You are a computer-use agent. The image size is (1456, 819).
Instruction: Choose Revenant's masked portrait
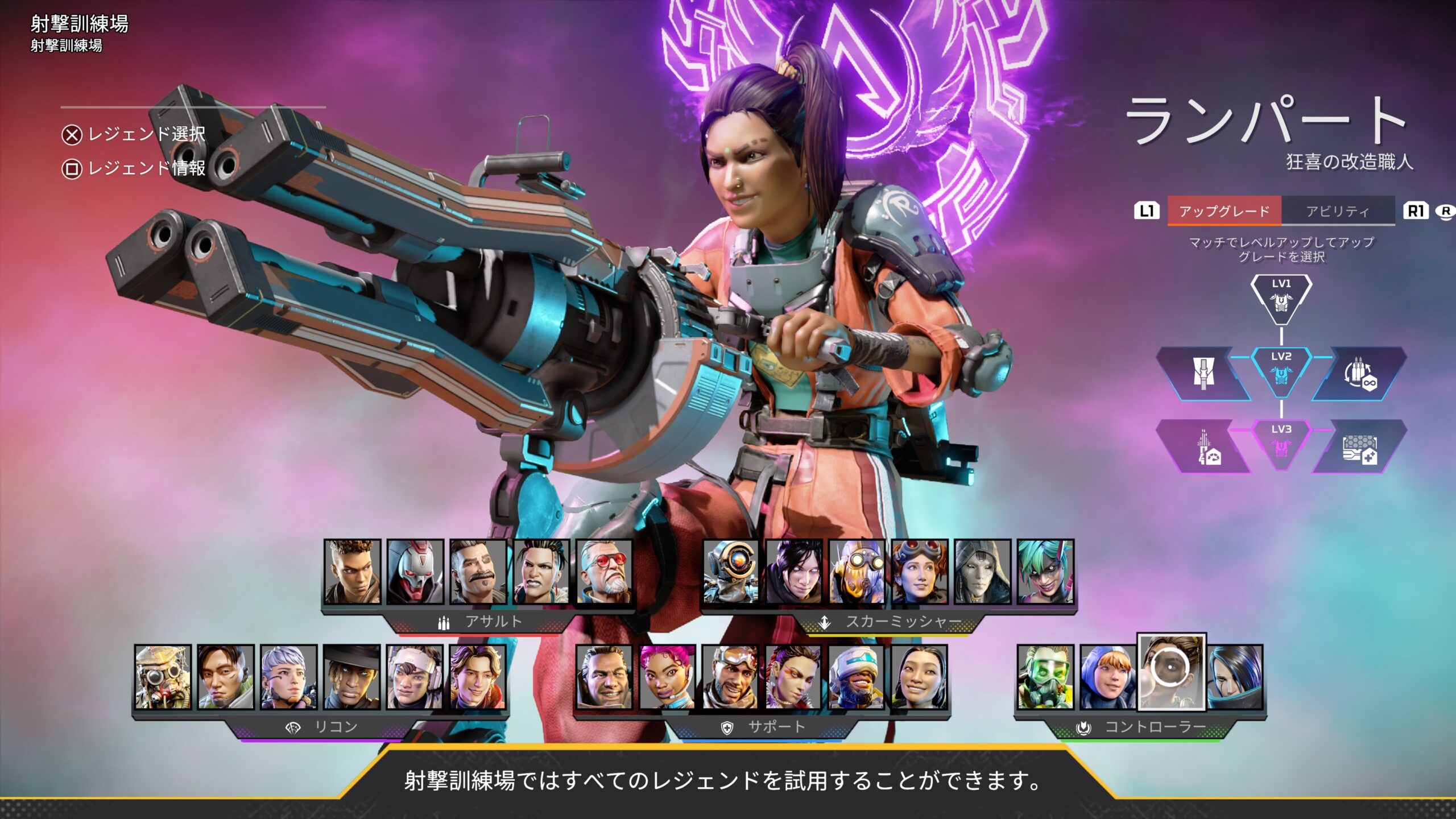(415, 572)
